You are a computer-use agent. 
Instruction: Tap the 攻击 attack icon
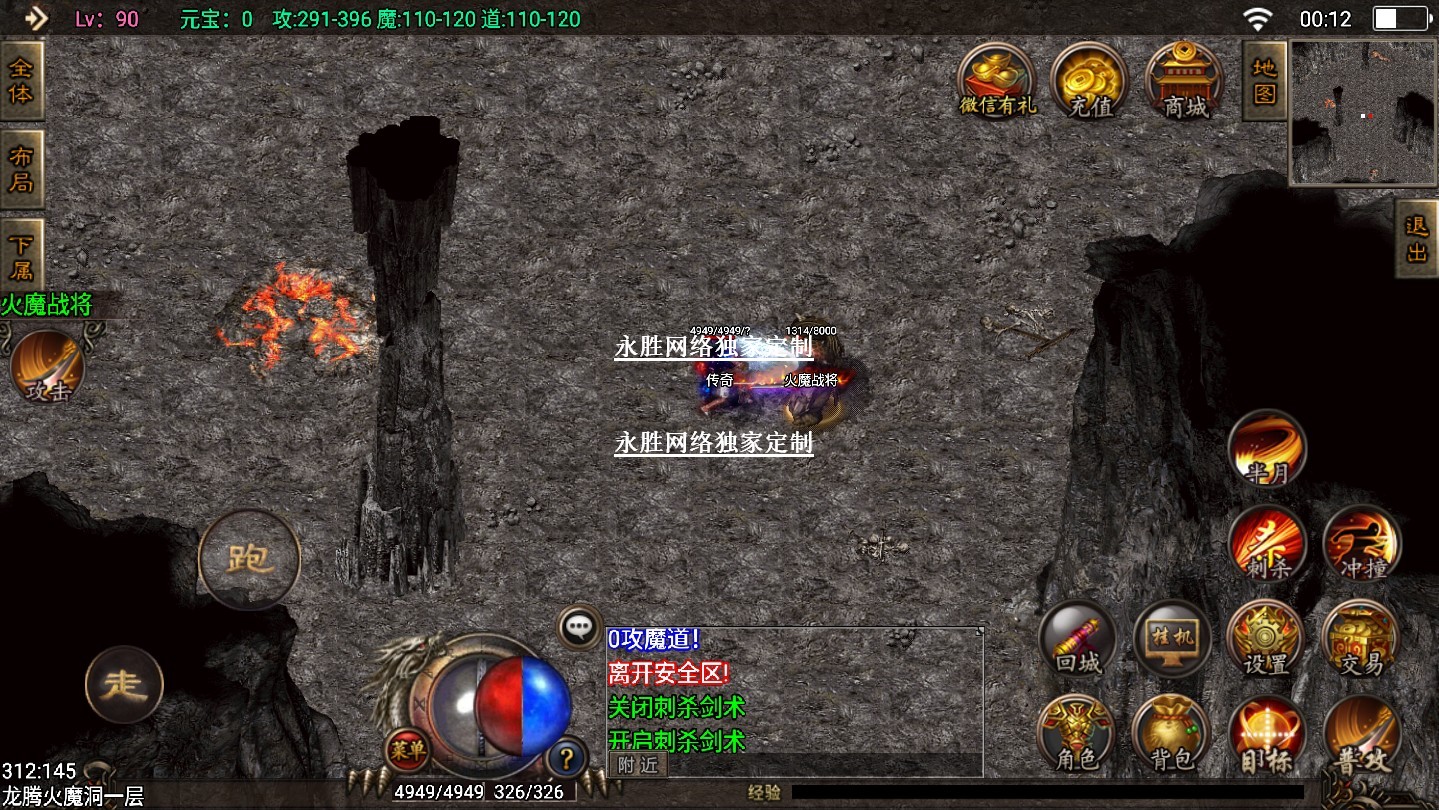(48, 367)
